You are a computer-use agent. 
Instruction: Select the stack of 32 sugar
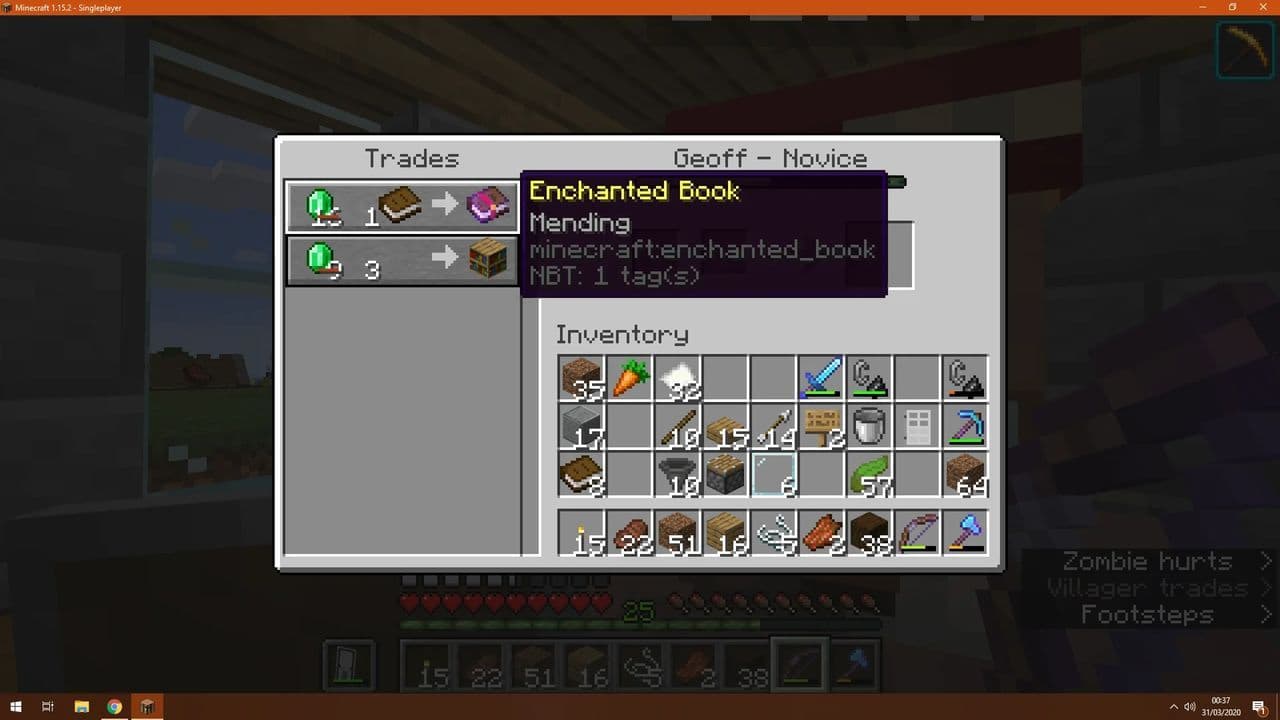(677, 375)
